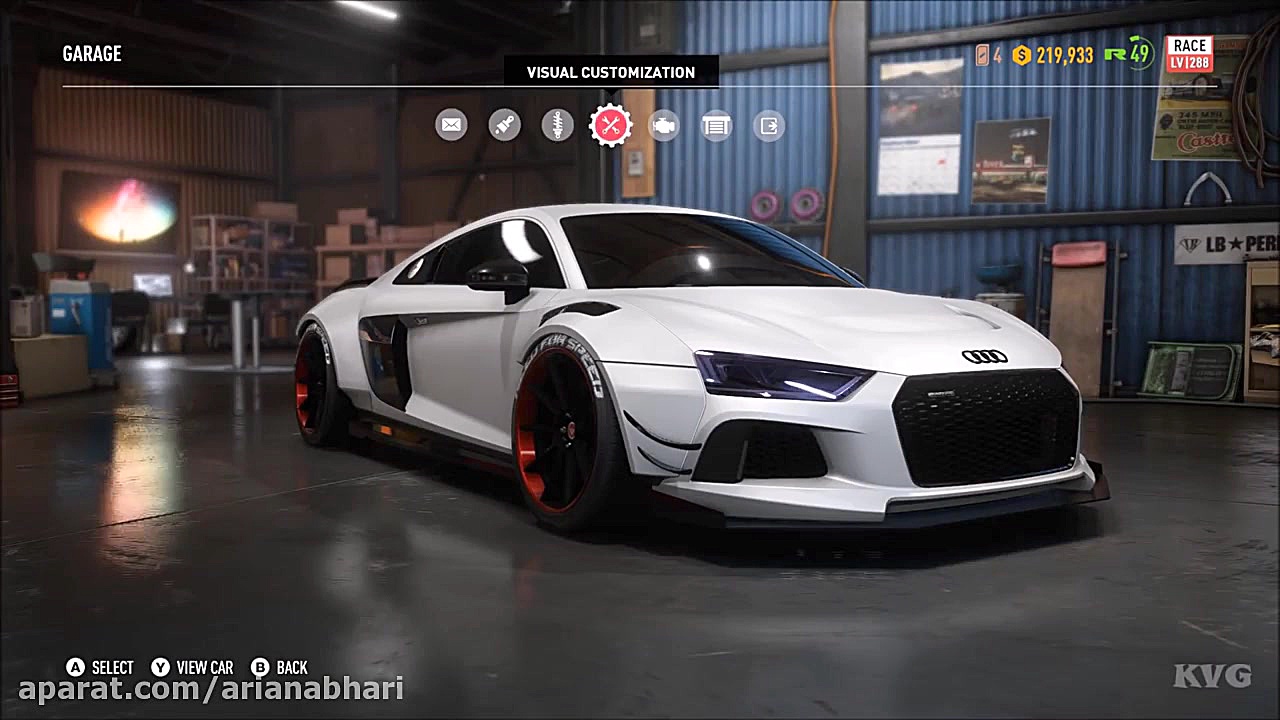Open the suspension tuning icon

tap(557, 124)
